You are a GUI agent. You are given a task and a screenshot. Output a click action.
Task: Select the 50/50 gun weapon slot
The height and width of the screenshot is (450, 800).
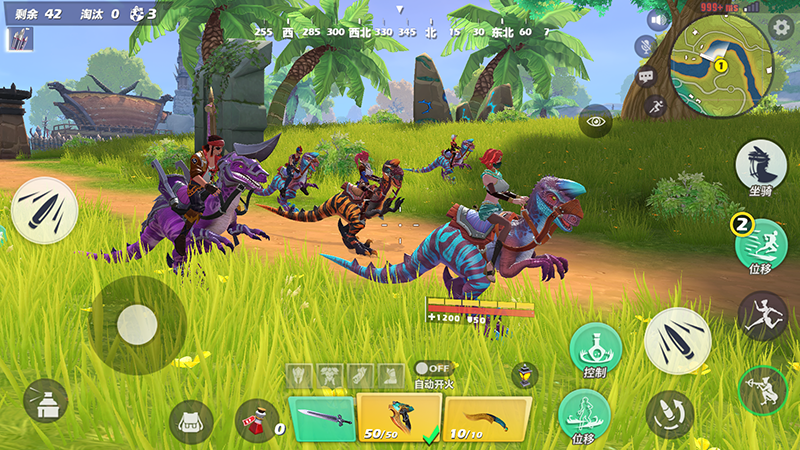400,417
